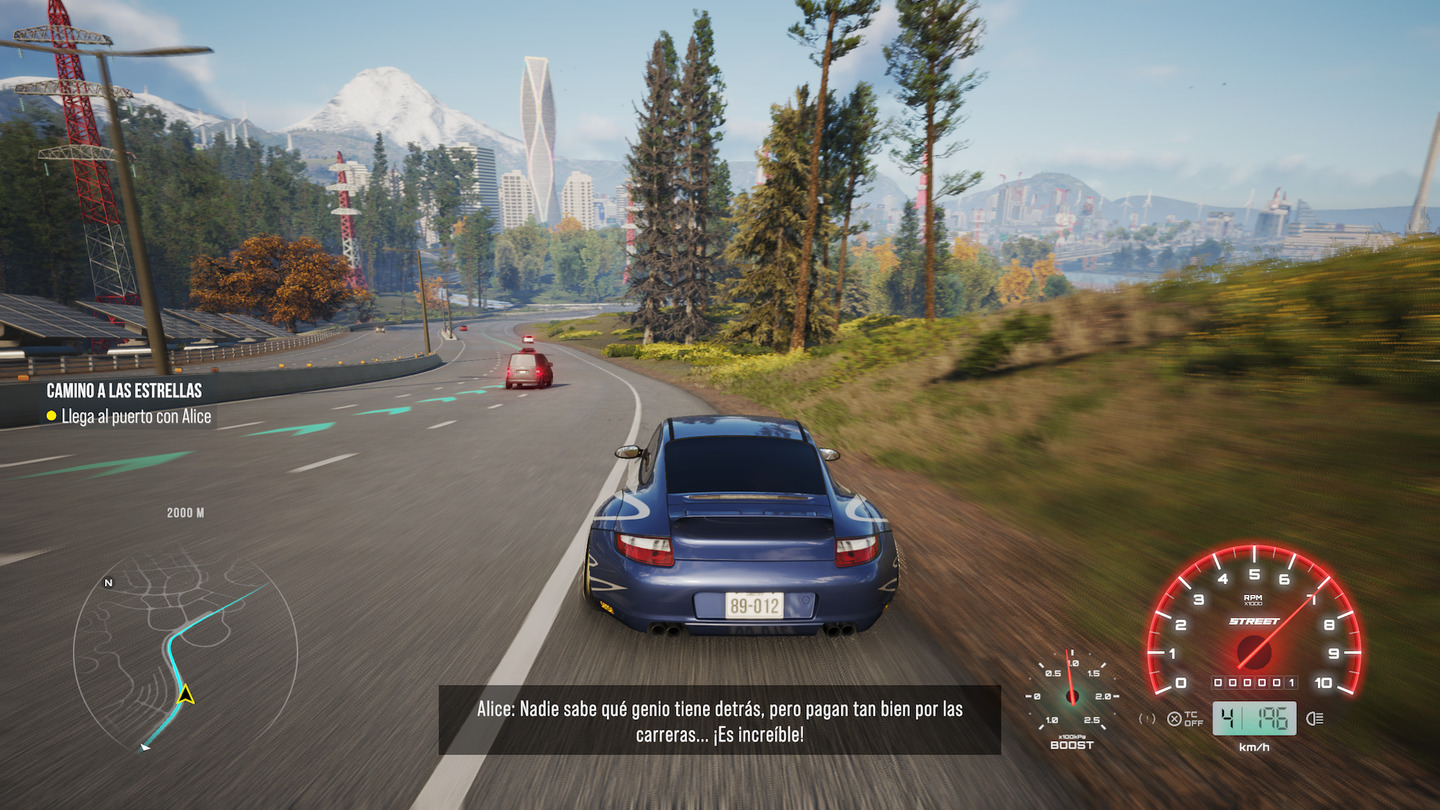Open the circular minimap
Viewport: 1440px width, 810px height.
(x=185, y=651)
